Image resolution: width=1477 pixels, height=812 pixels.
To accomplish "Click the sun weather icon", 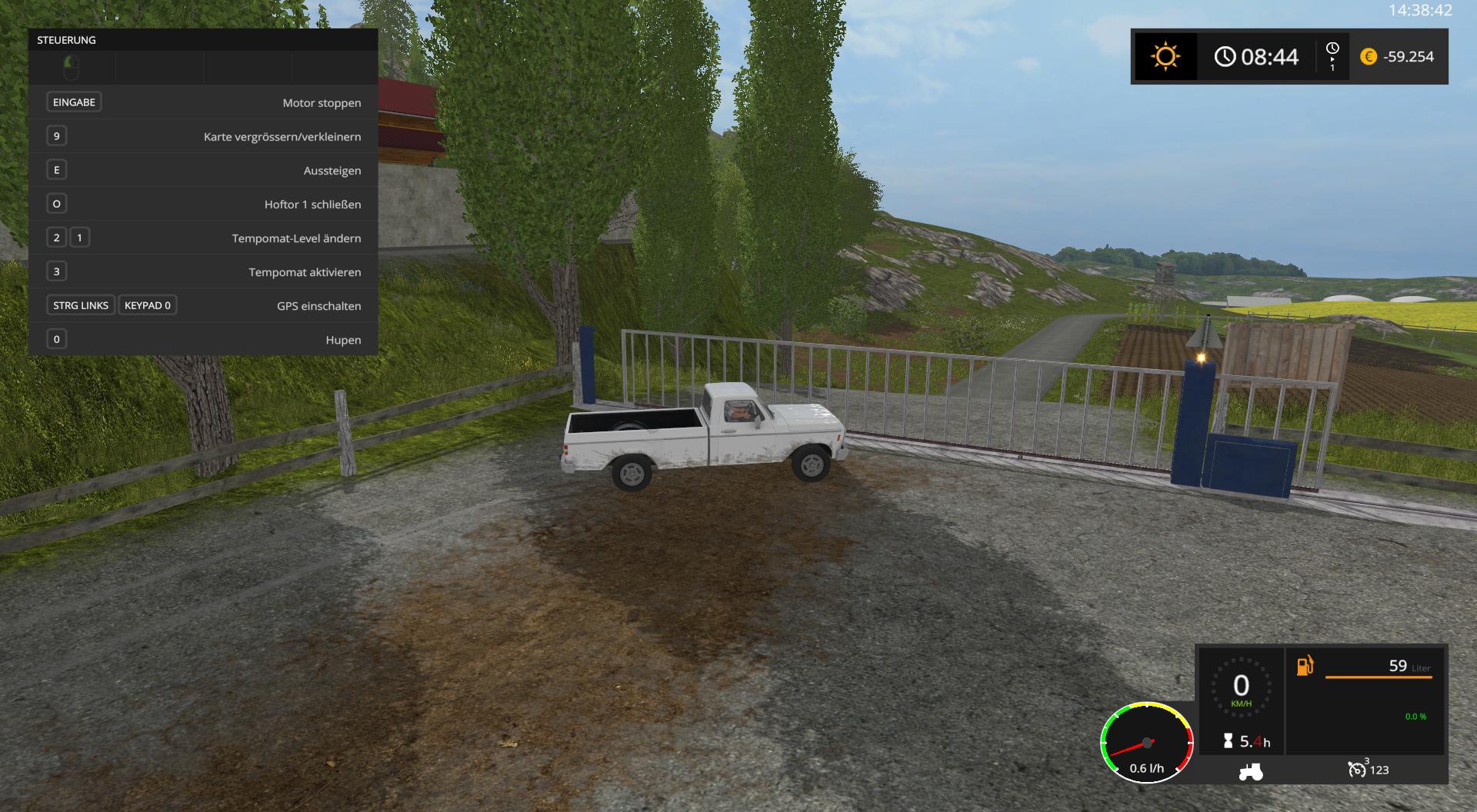I will [1165, 57].
